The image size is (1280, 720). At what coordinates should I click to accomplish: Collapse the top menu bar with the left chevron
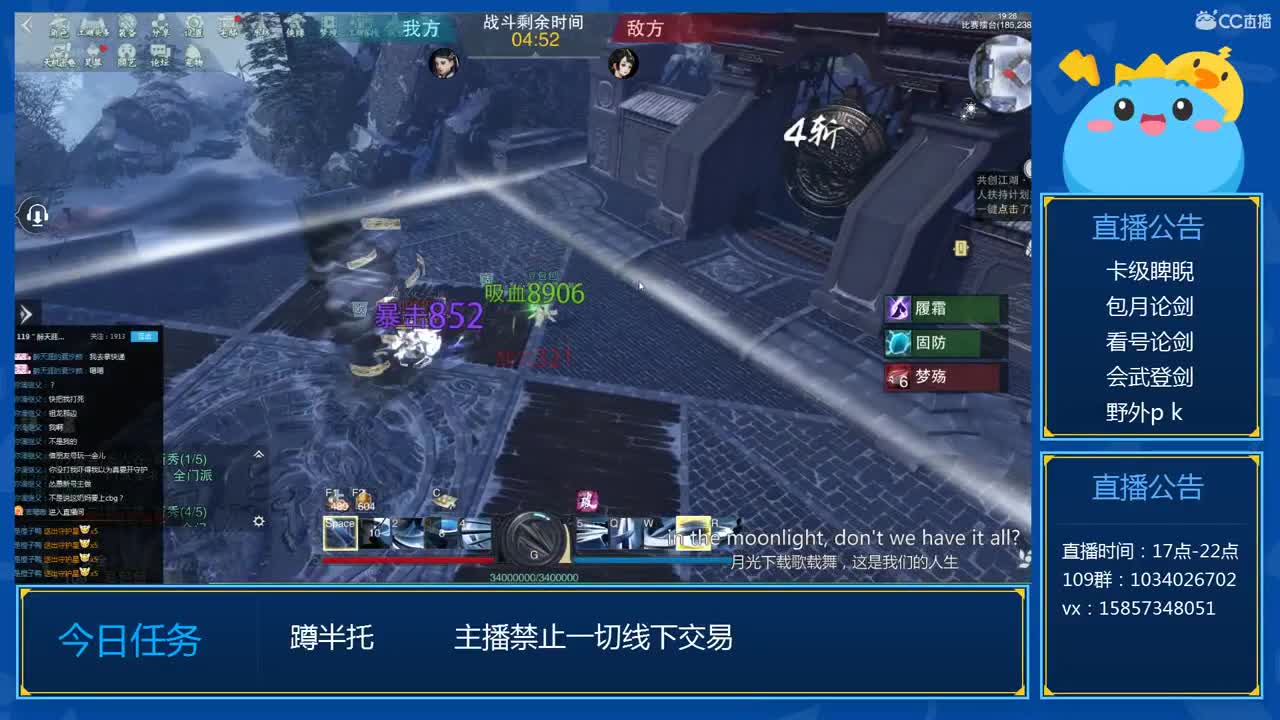coord(26,24)
